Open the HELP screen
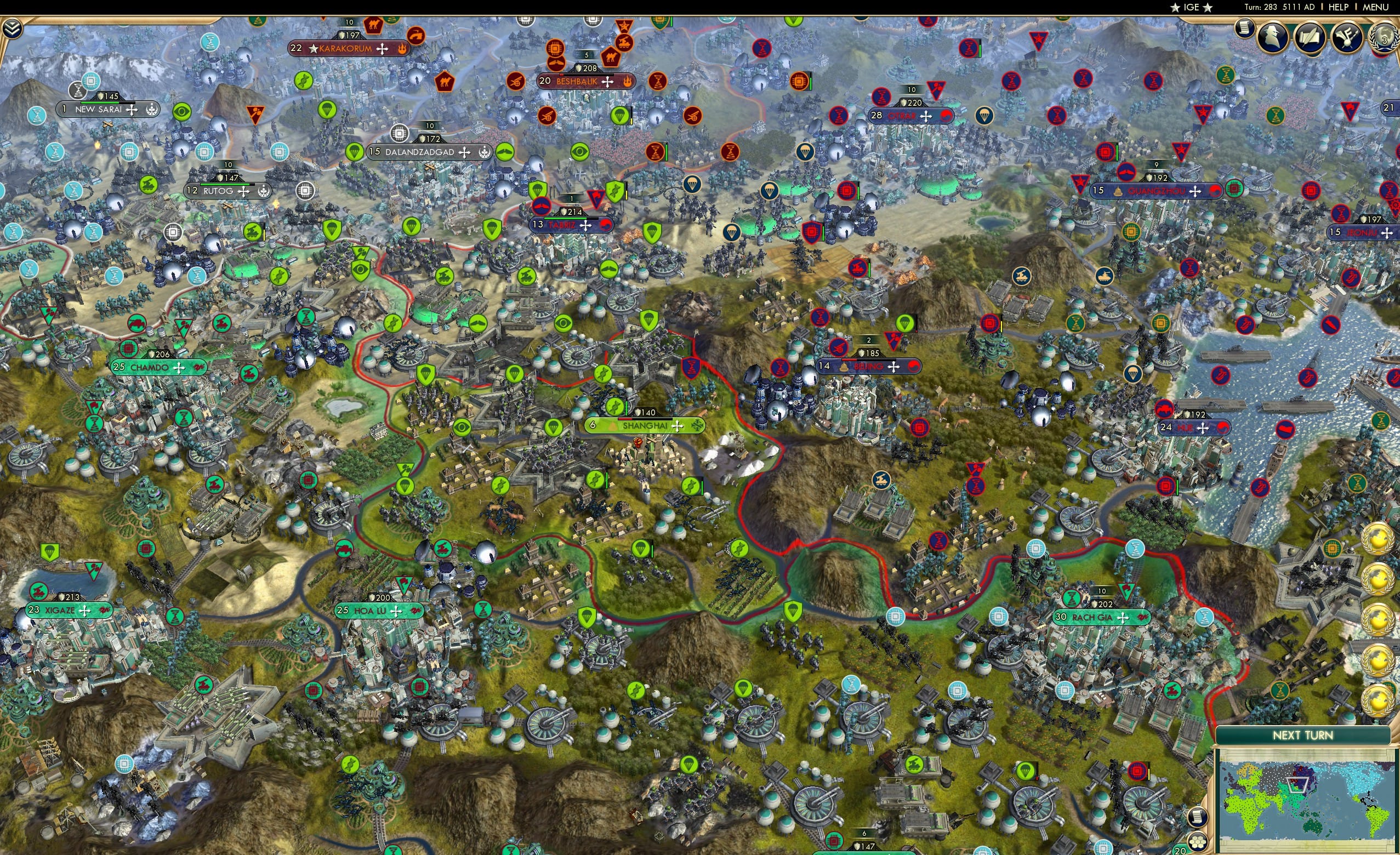This screenshot has height=855, width=1400. point(1339,7)
